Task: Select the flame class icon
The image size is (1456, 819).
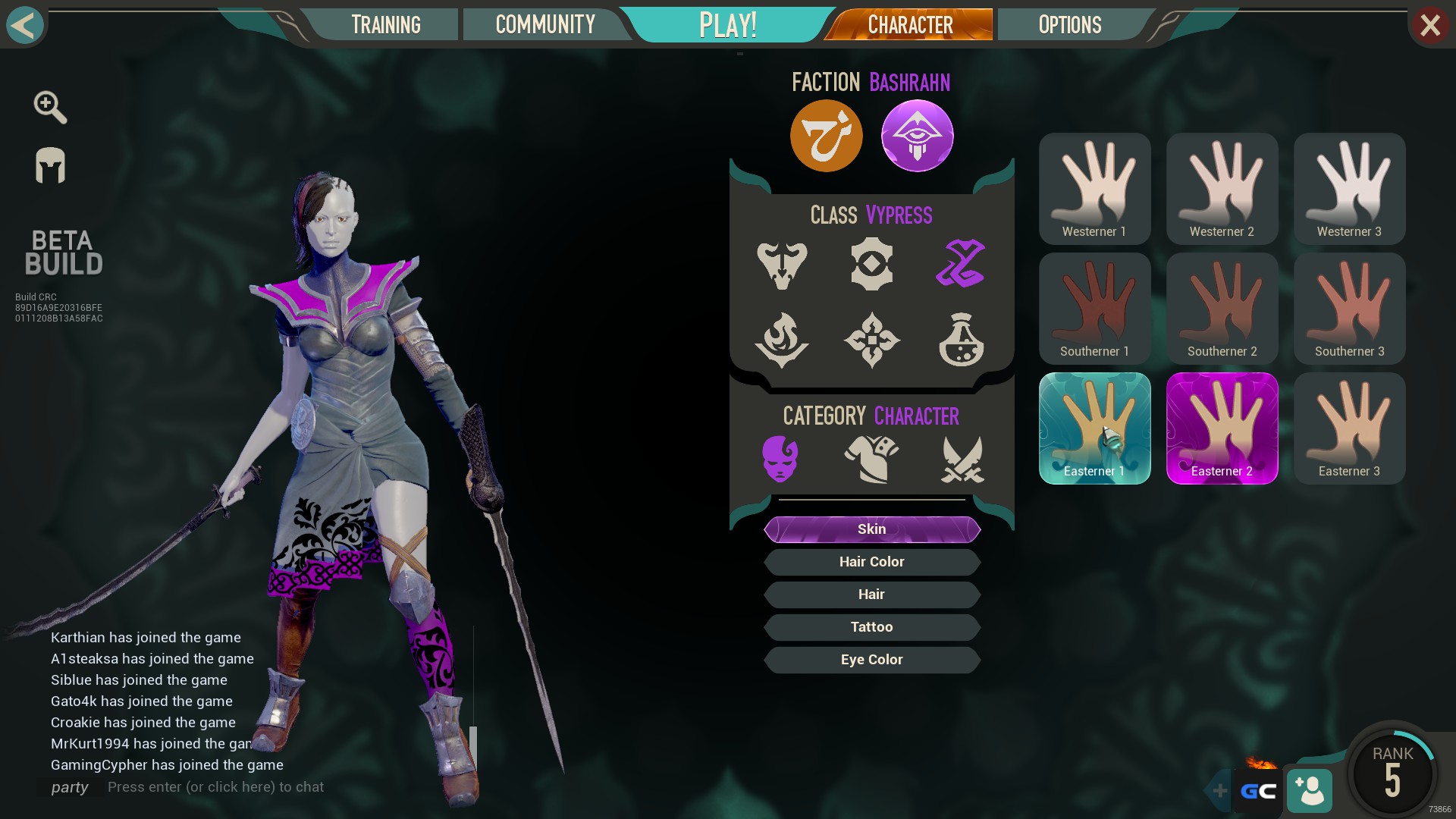Action: pyautogui.click(x=782, y=340)
